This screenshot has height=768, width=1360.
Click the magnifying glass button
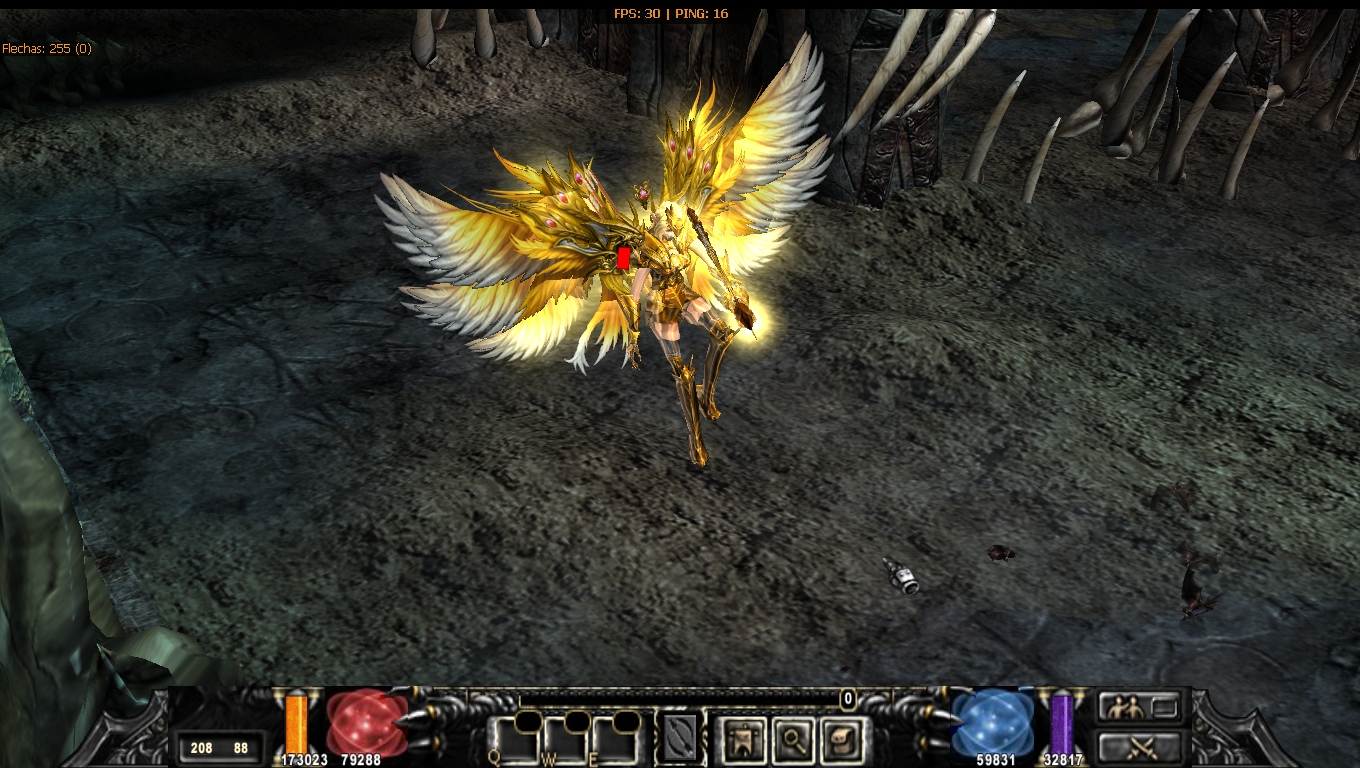[x=792, y=740]
